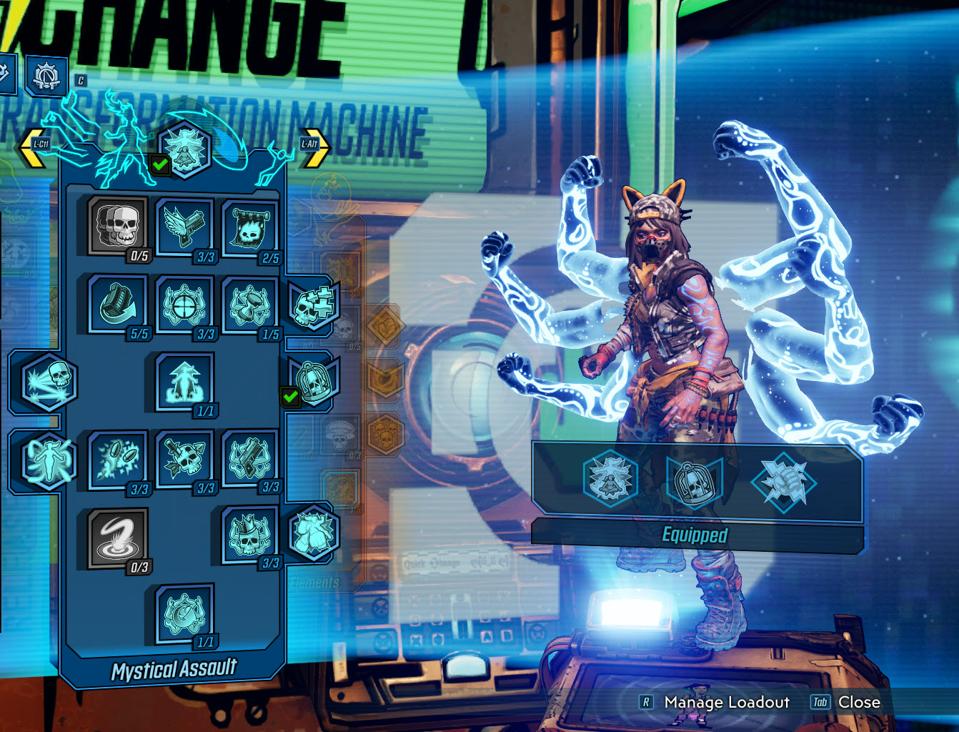
Task: Pick the ammo magazine skill at 5/5
Action: 118,303
